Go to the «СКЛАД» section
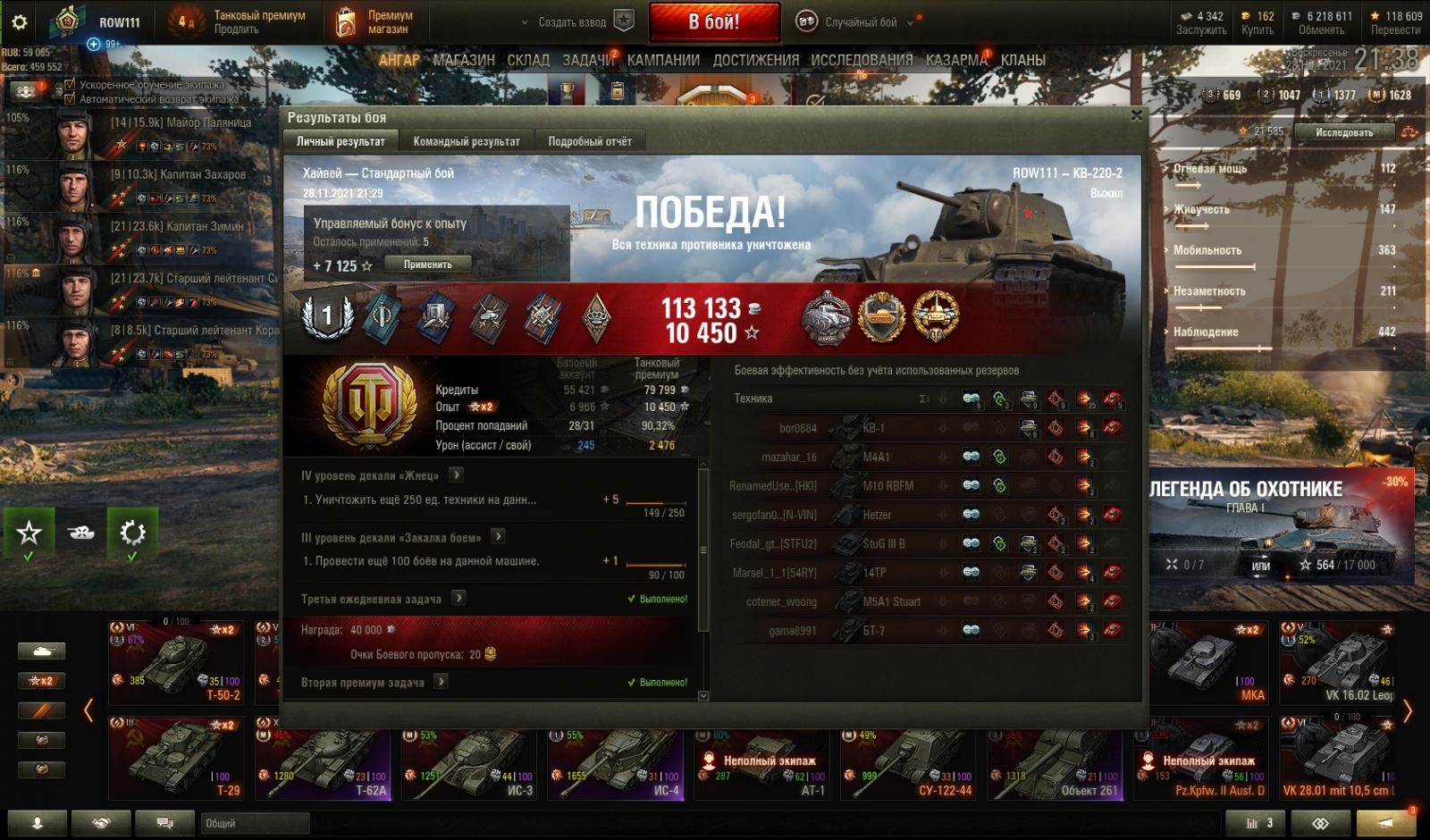Screen dimensions: 1430x840 [x=528, y=60]
